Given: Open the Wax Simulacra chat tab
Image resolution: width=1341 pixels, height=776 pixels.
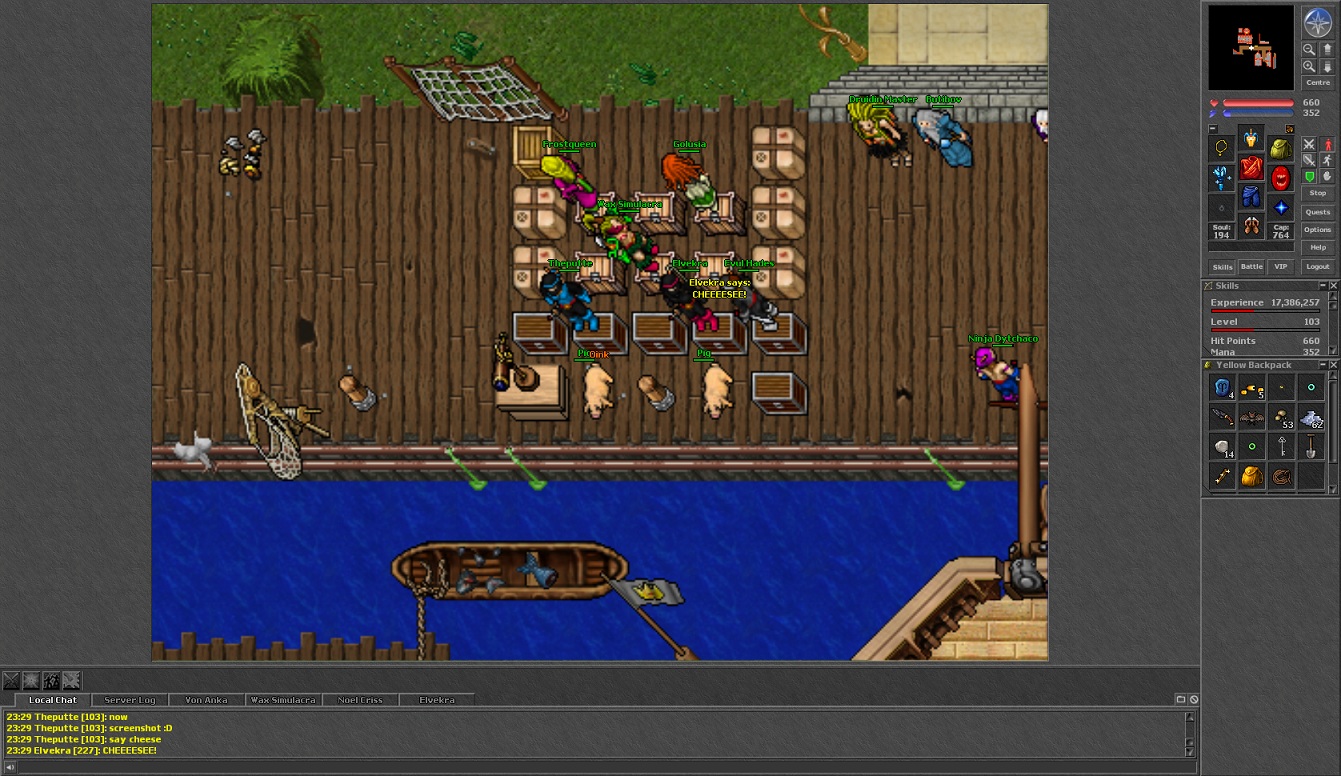Looking at the screenshot, I should click(x=283, y=700).
